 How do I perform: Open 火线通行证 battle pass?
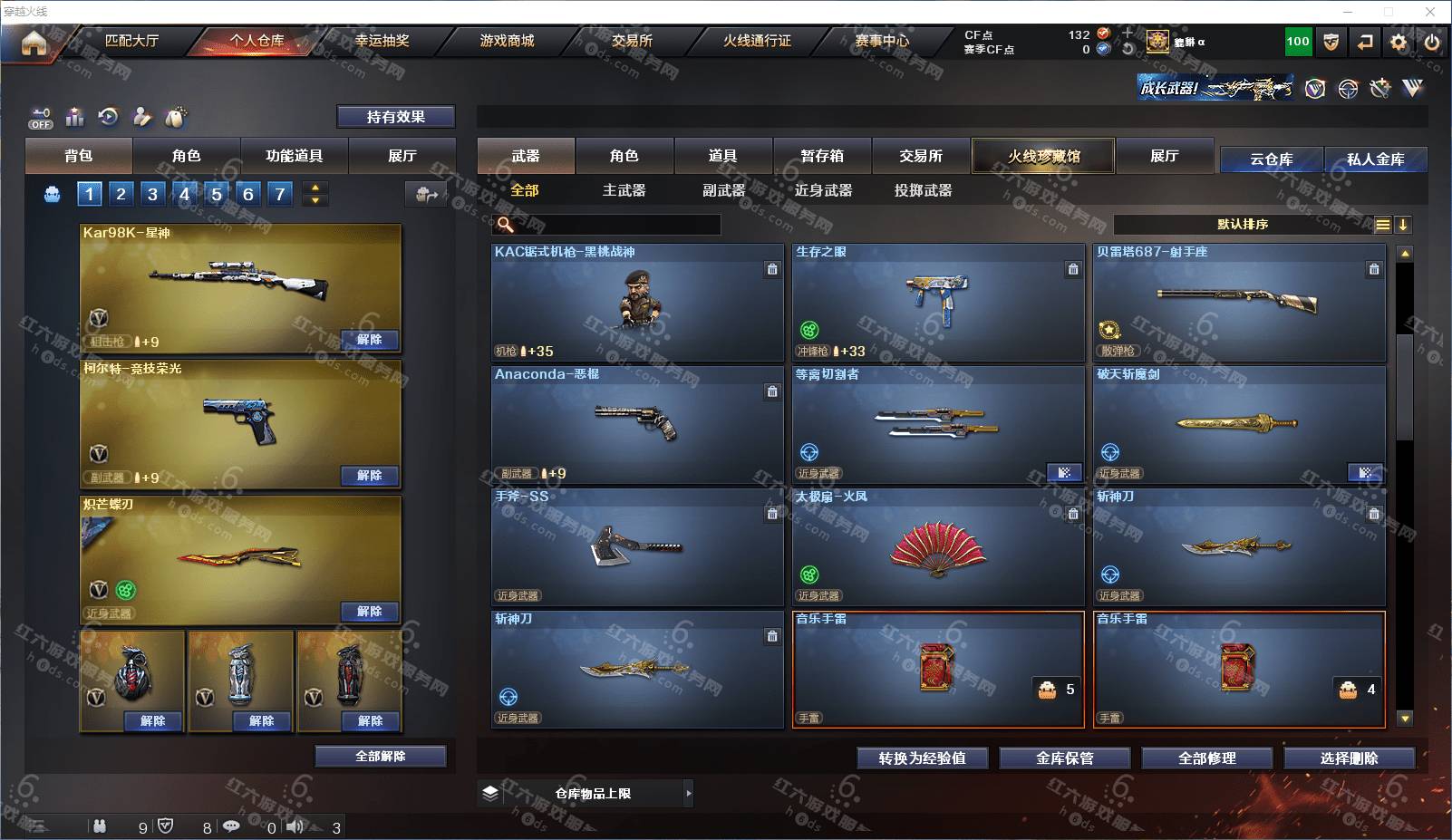click(757, 41)
